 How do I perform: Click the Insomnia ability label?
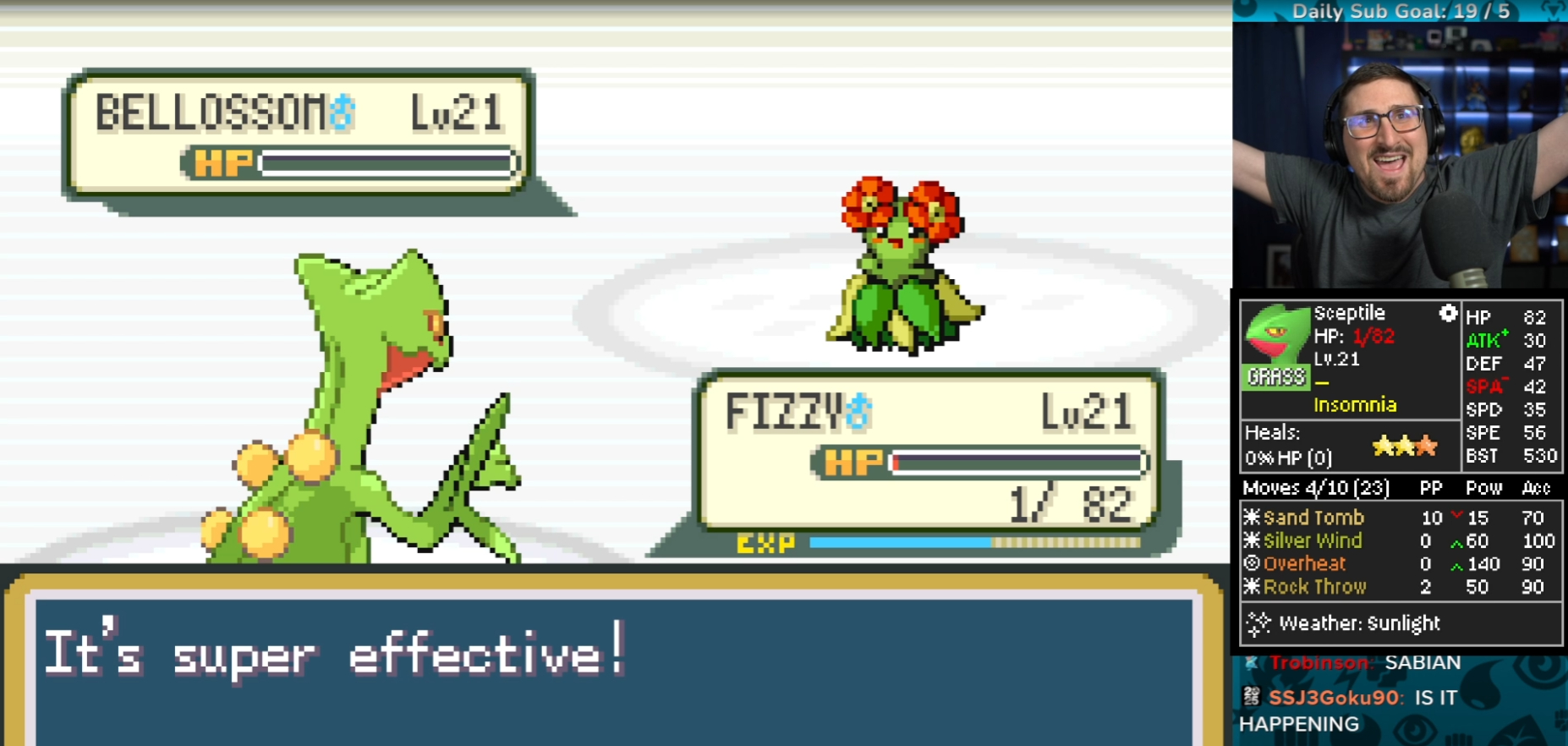[1355, 405]
